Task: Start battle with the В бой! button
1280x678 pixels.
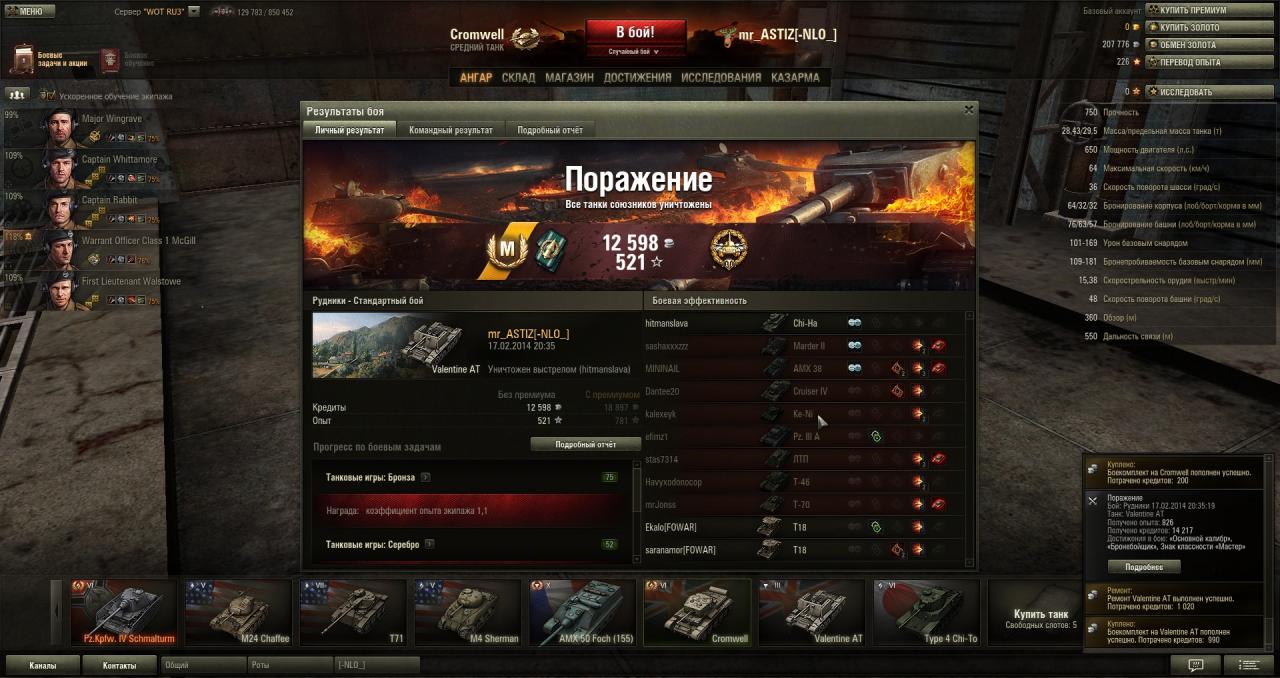Action: [635, 31]
